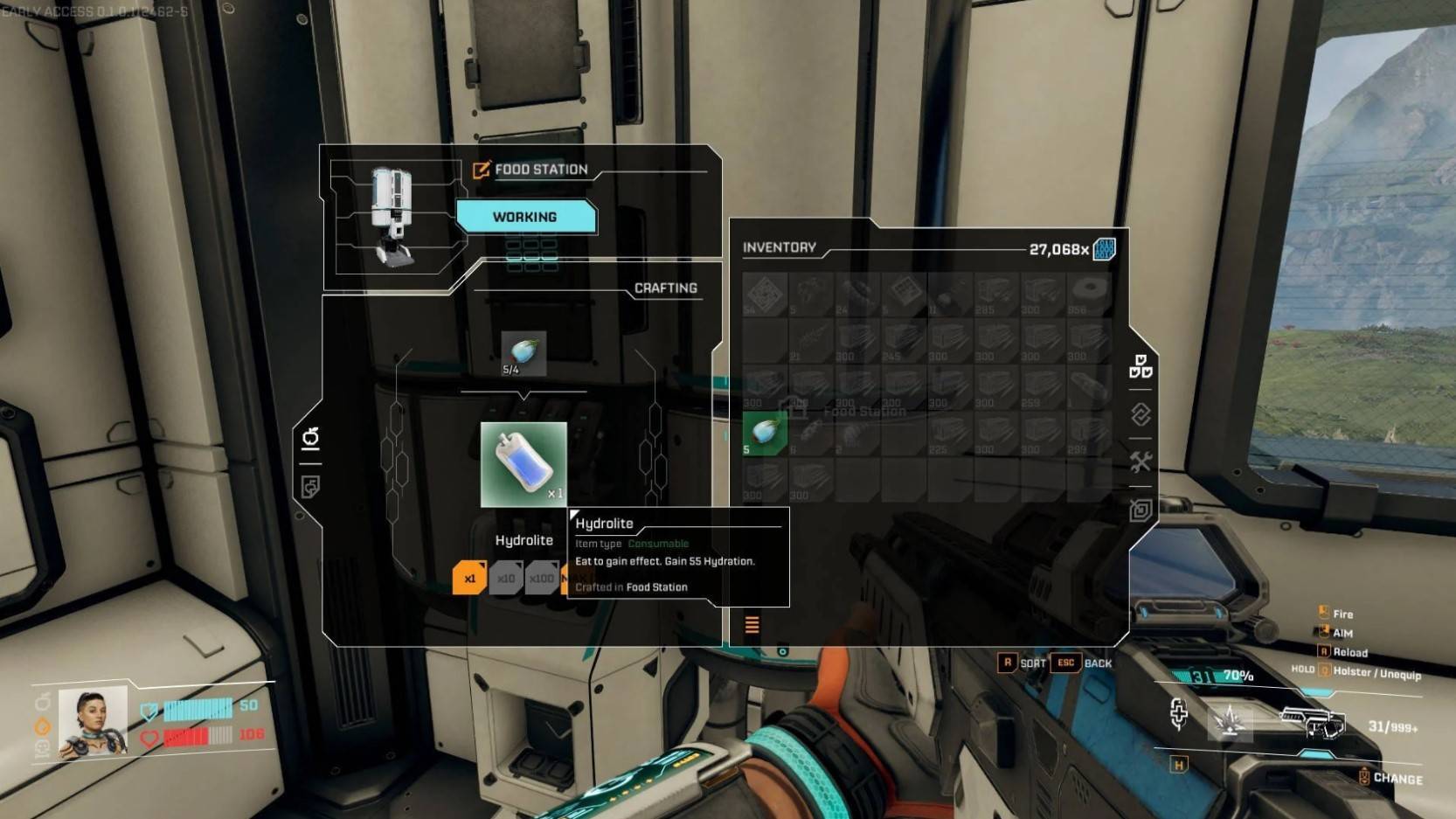Open the three-blocks inventory category tab
Viewport: 1456px width, 819px height.
tap(1141, 366)
